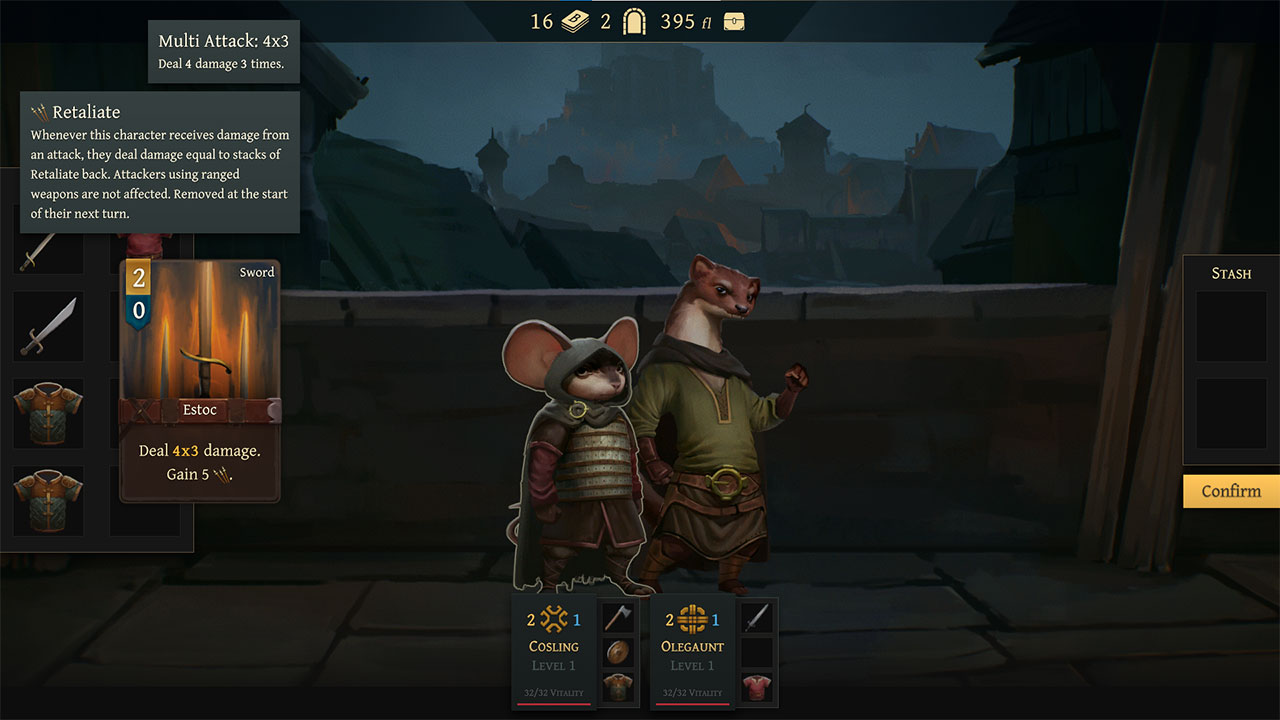Click Olegaunt's empty middle equipment slot
Image resolution: width=1280 pixels, height=720 pixels.
click(757, 652)
